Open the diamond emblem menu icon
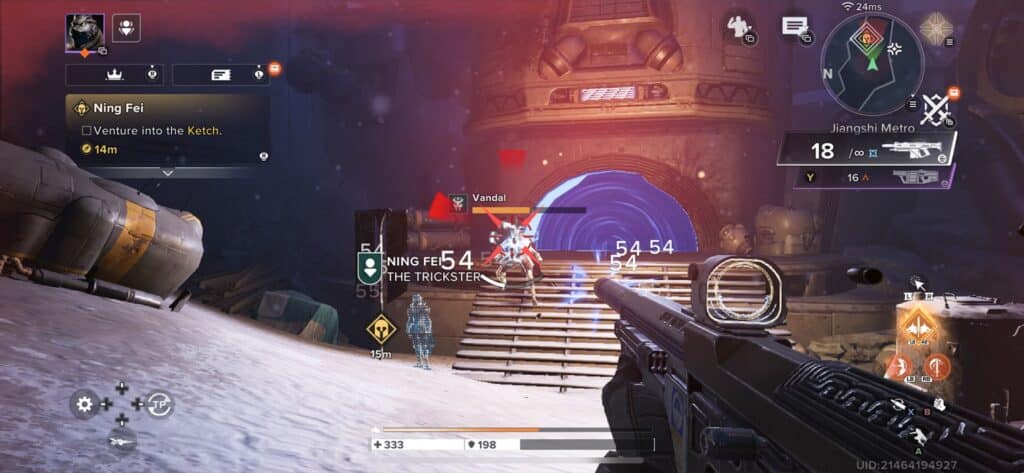The height and width of the screenshot is (473, 1024). pyautogui.click(x=938, y=27)
